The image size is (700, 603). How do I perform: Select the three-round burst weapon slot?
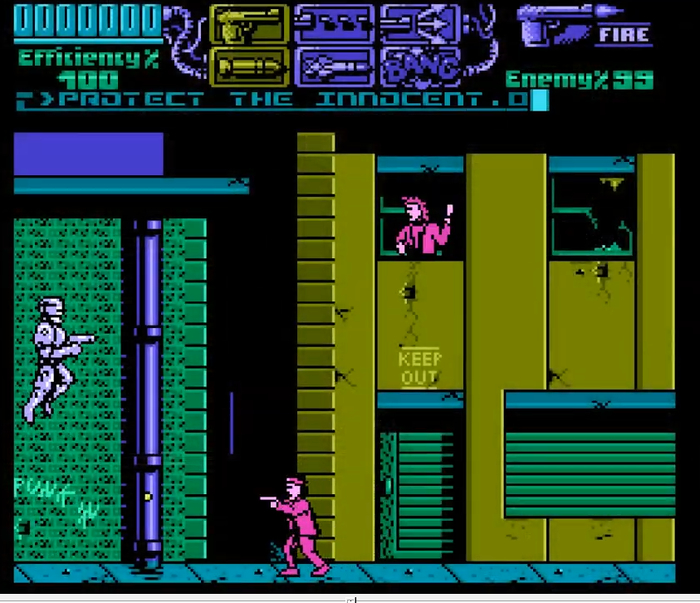pos(333,24)
